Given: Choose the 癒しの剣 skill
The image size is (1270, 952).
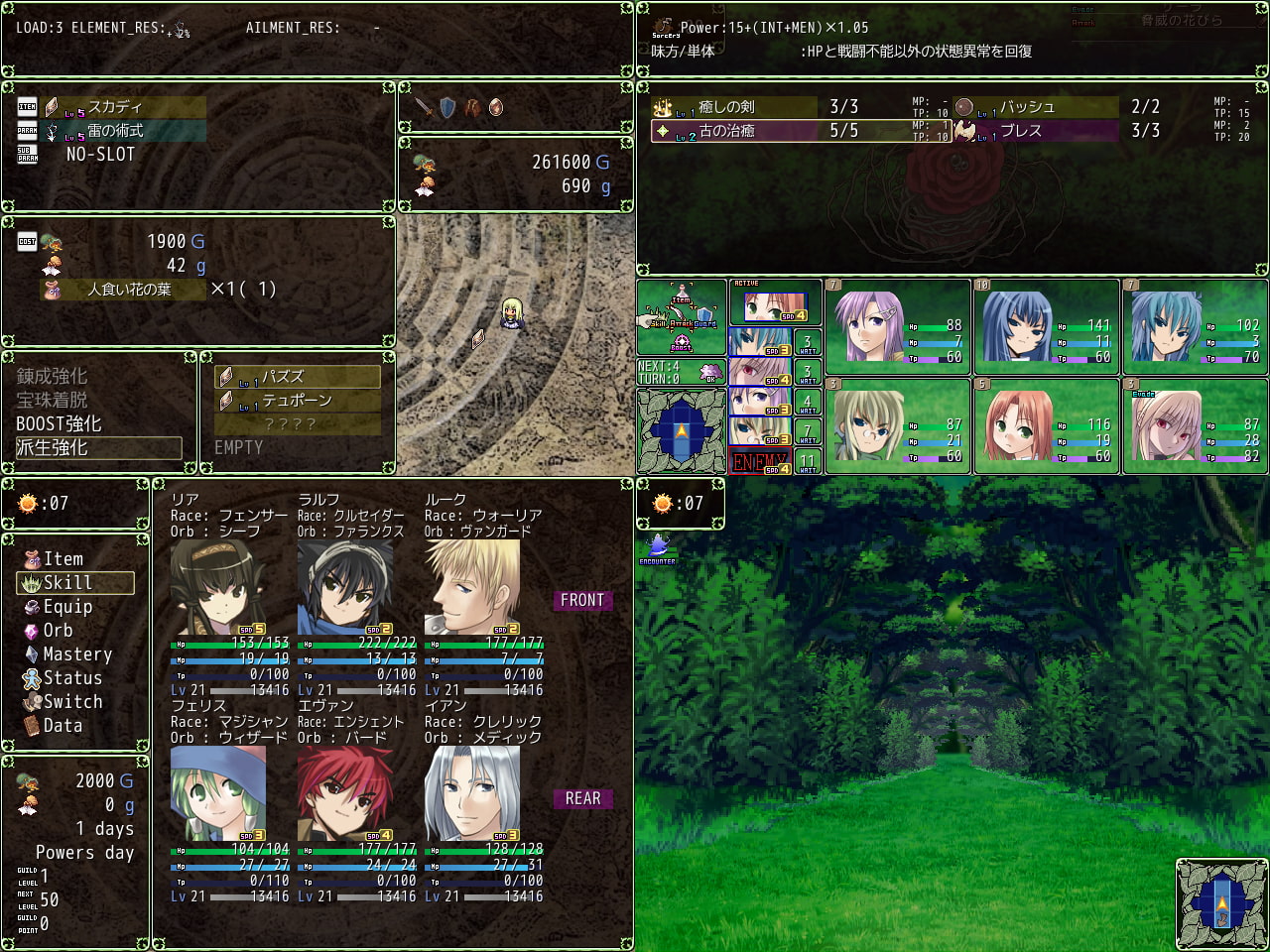Looking at the screenshot, I should [727, 107].
